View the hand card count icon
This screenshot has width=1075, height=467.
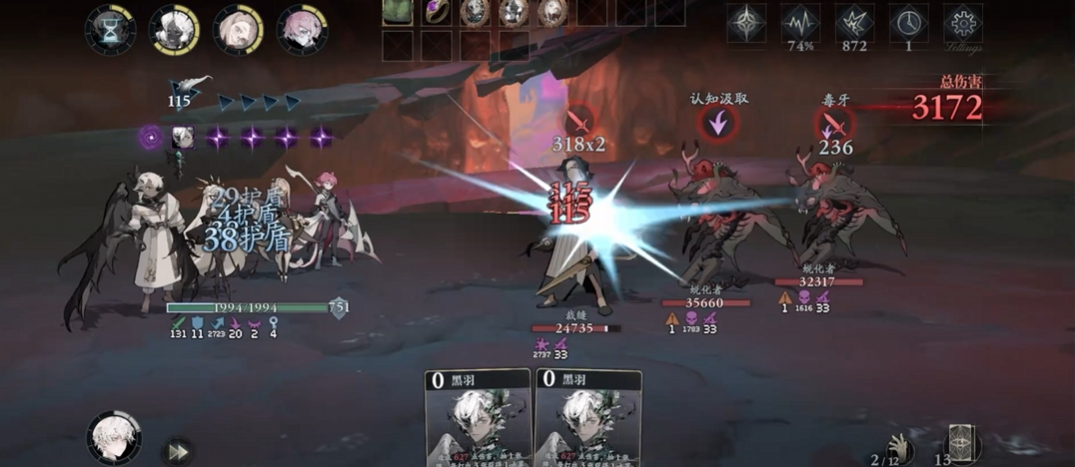[x=900, y=446]
